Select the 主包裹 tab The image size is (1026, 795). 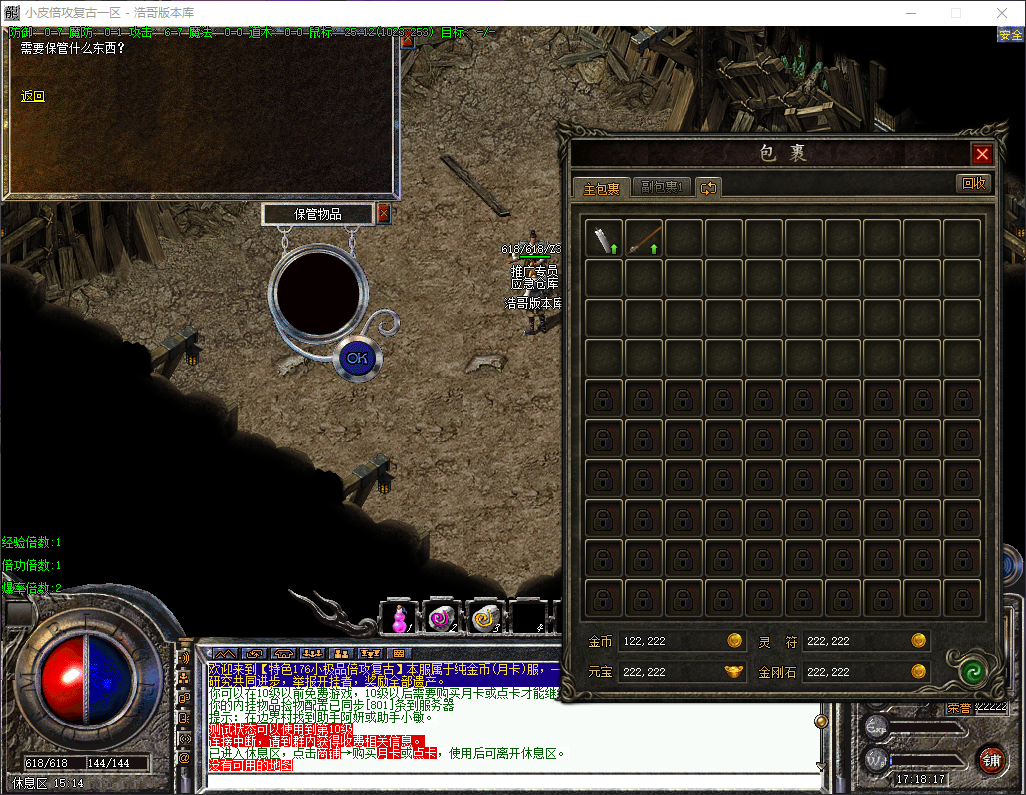tap(601, 188)
